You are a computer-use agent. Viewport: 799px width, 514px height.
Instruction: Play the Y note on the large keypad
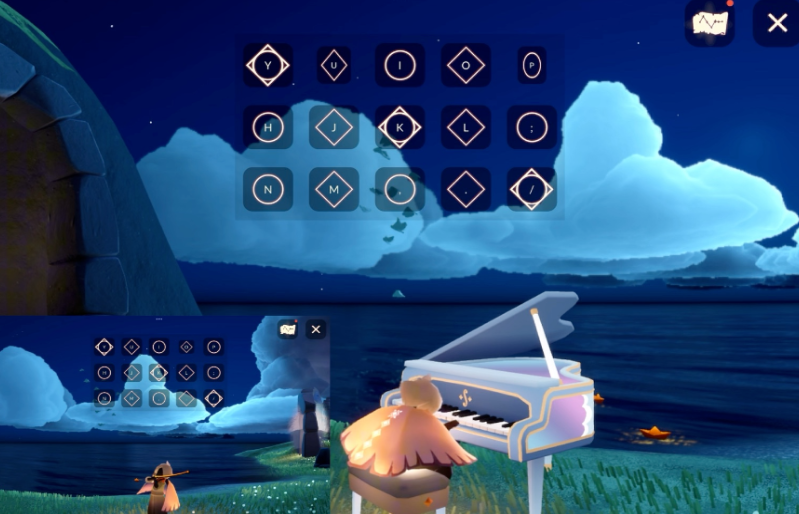[267, 66]
